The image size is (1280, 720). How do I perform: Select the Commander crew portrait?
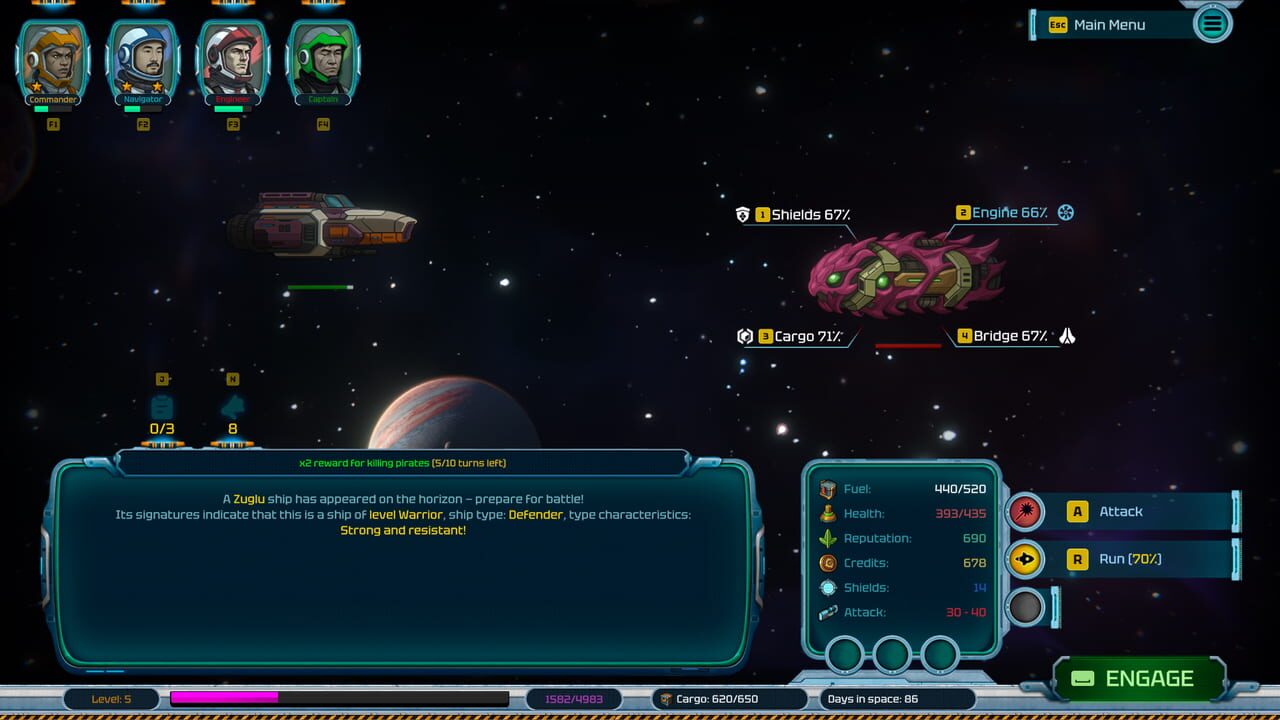click(x=52, y=57)
